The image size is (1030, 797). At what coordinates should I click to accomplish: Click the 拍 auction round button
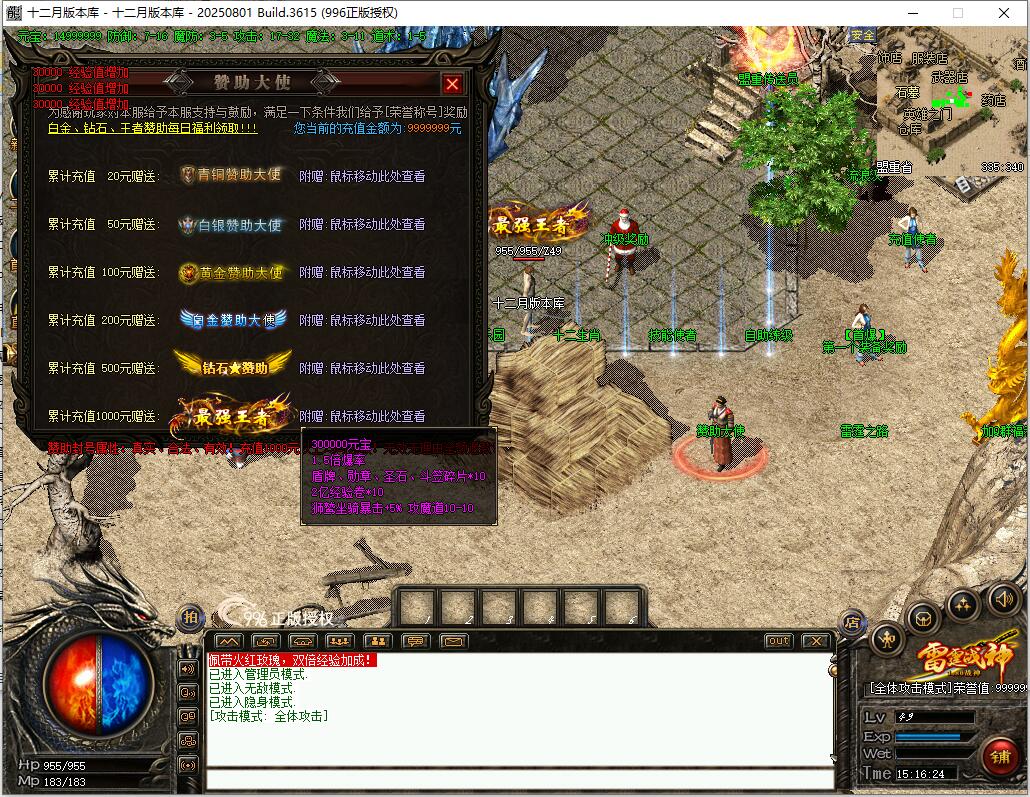[x=190, y=618]
